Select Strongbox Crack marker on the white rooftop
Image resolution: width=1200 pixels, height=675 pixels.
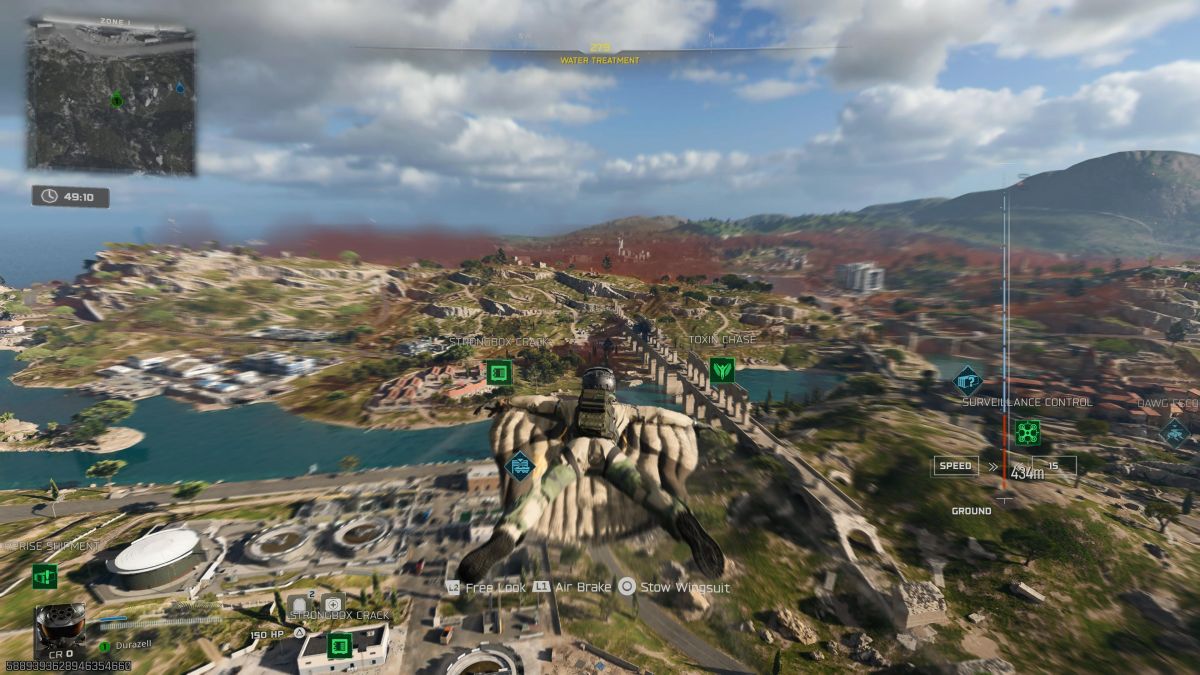pyautogui.click(x=340, y=645)
